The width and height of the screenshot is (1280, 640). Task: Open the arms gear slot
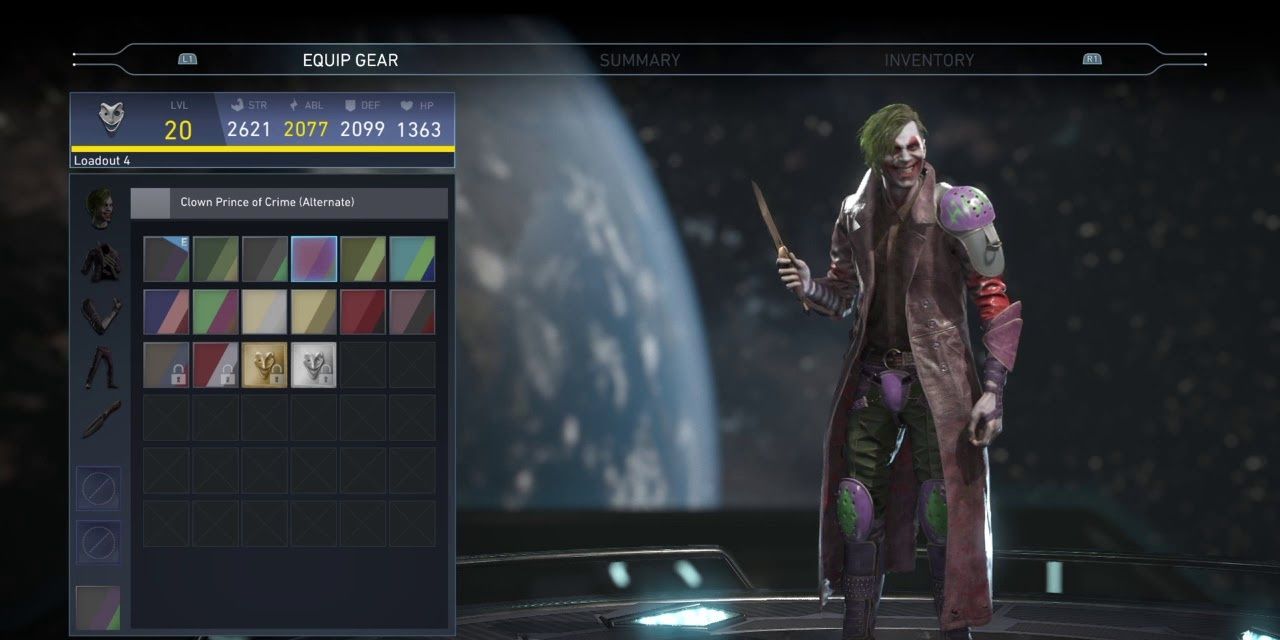coord(100,314)
